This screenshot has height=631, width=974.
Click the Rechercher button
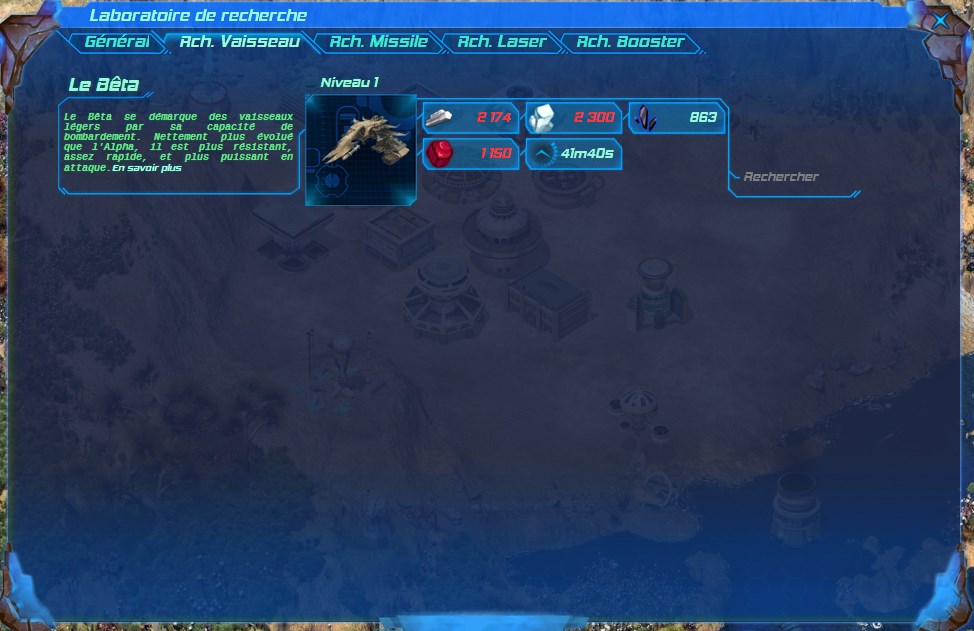(x=781, y=177)
